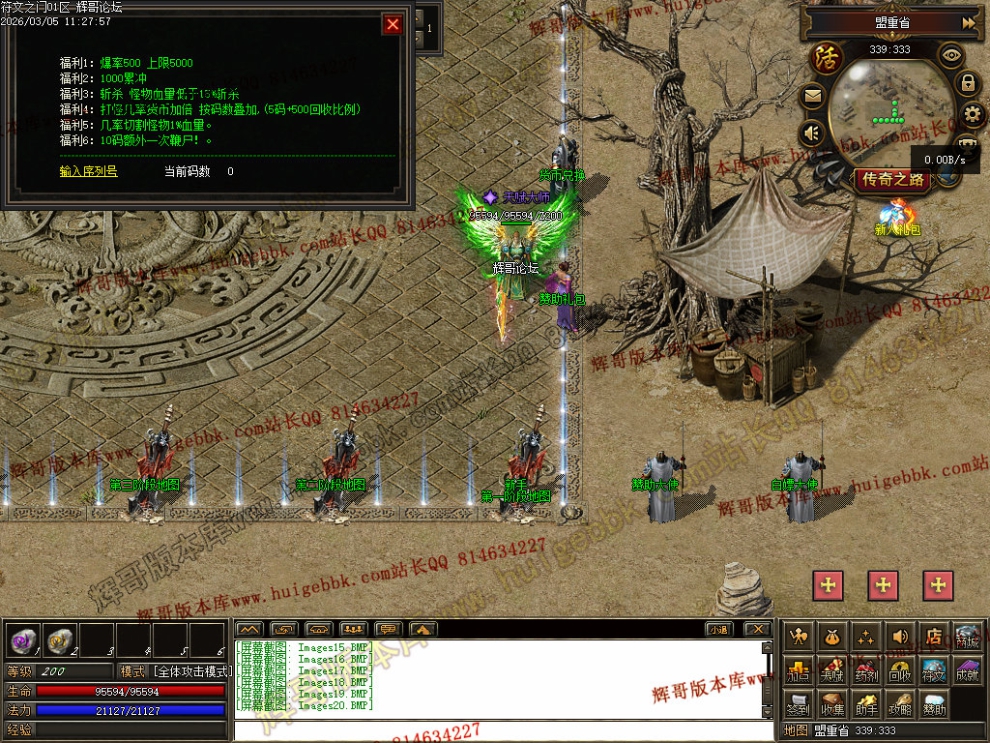The width and height of the screenshot is (990, 743).
Task: Select the 签到 daily sign-in button
Action: tap(798, 704)
